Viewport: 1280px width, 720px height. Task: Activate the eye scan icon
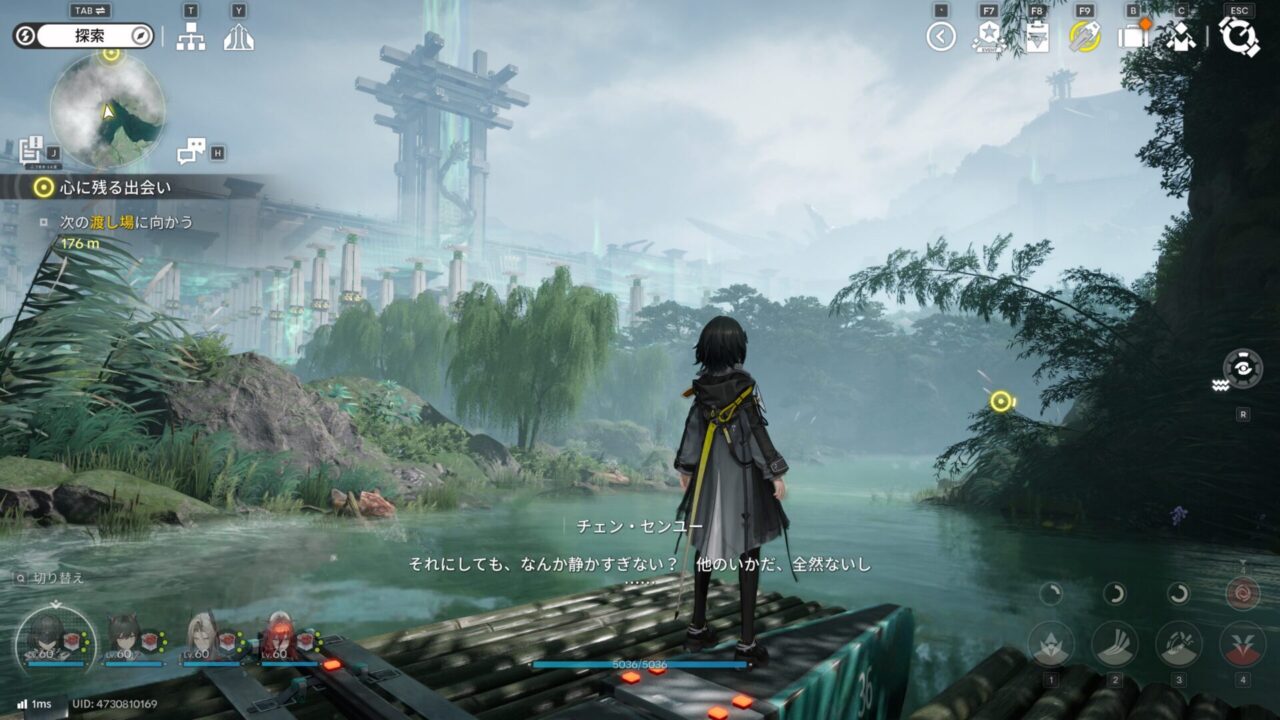pyautogui.click(x=1243, y=368)
